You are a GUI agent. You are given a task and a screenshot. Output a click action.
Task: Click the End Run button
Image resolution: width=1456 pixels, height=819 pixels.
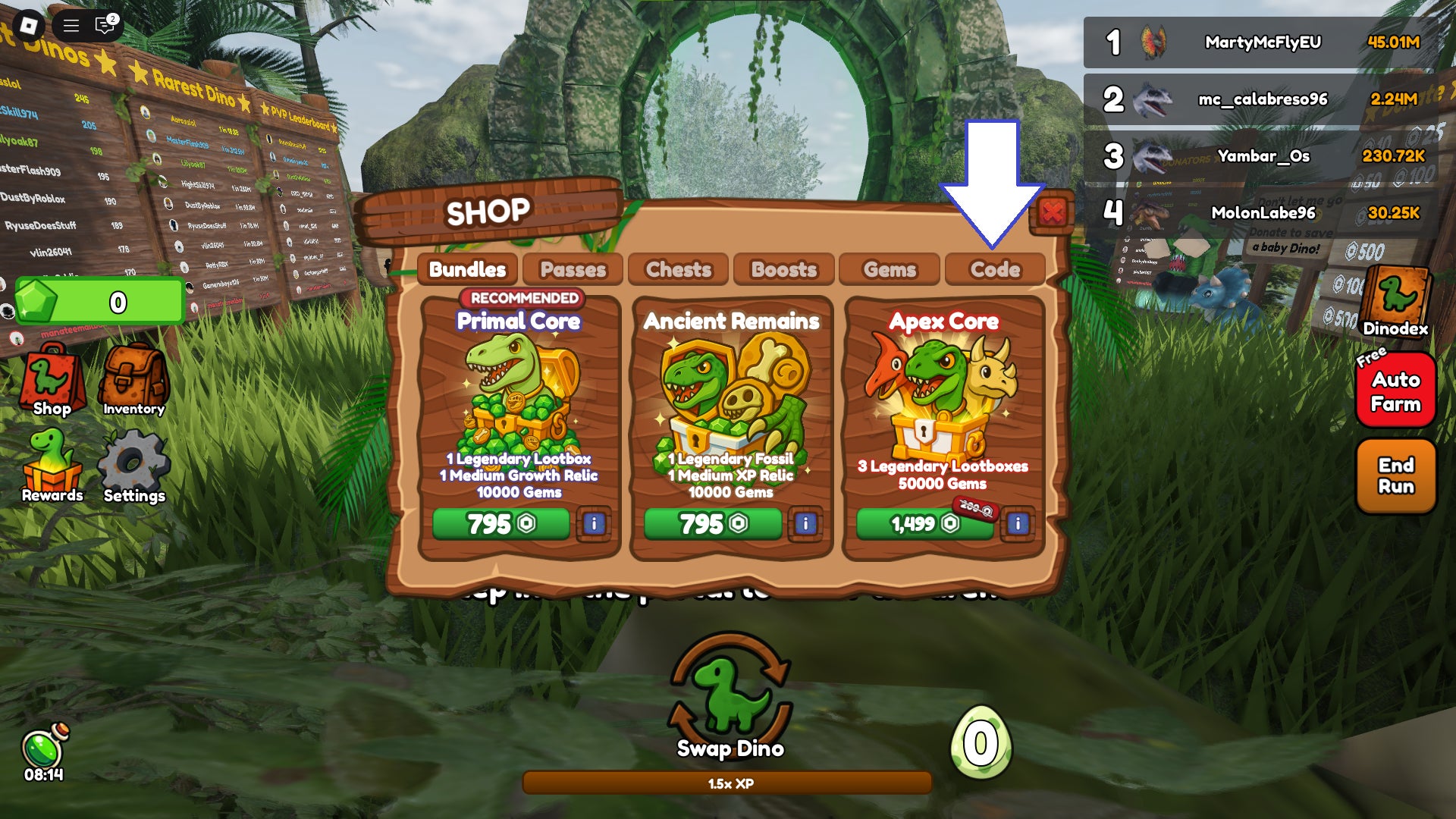[1395, 475]
